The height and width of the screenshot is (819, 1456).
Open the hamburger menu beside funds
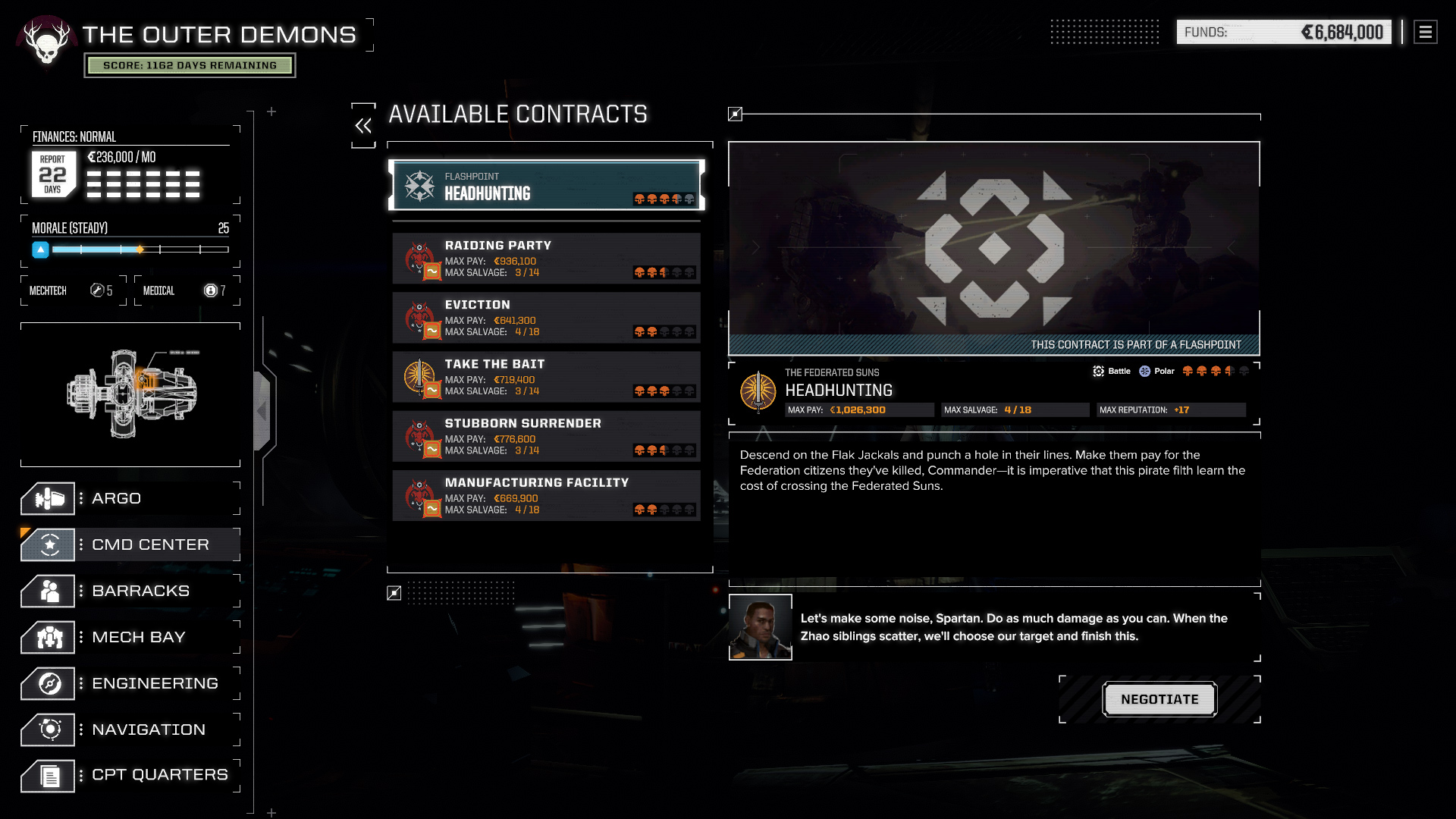tap(1425, 32)
